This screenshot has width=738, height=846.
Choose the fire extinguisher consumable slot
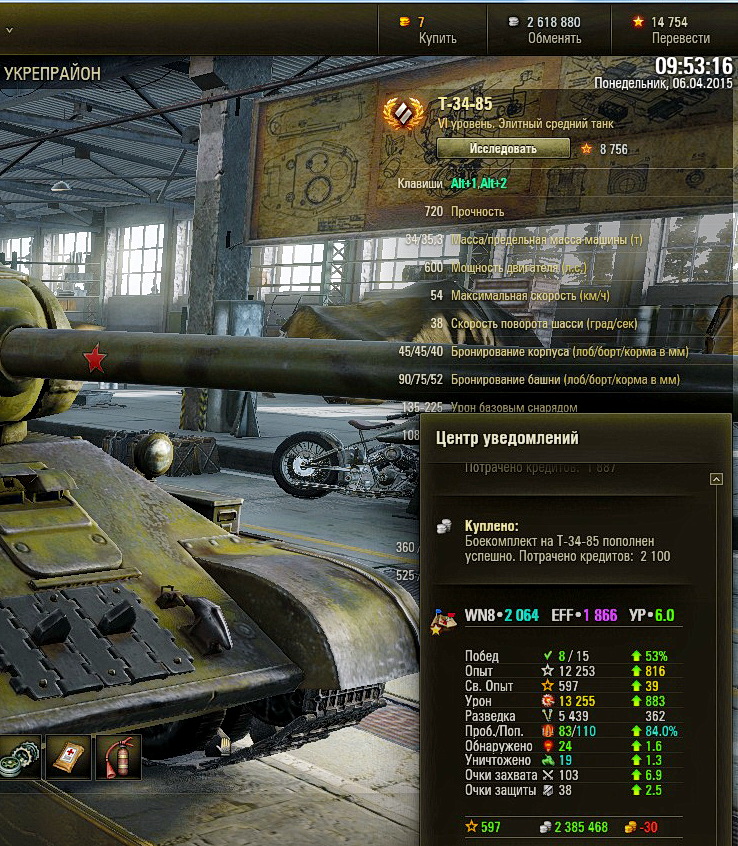click(118, 757)
